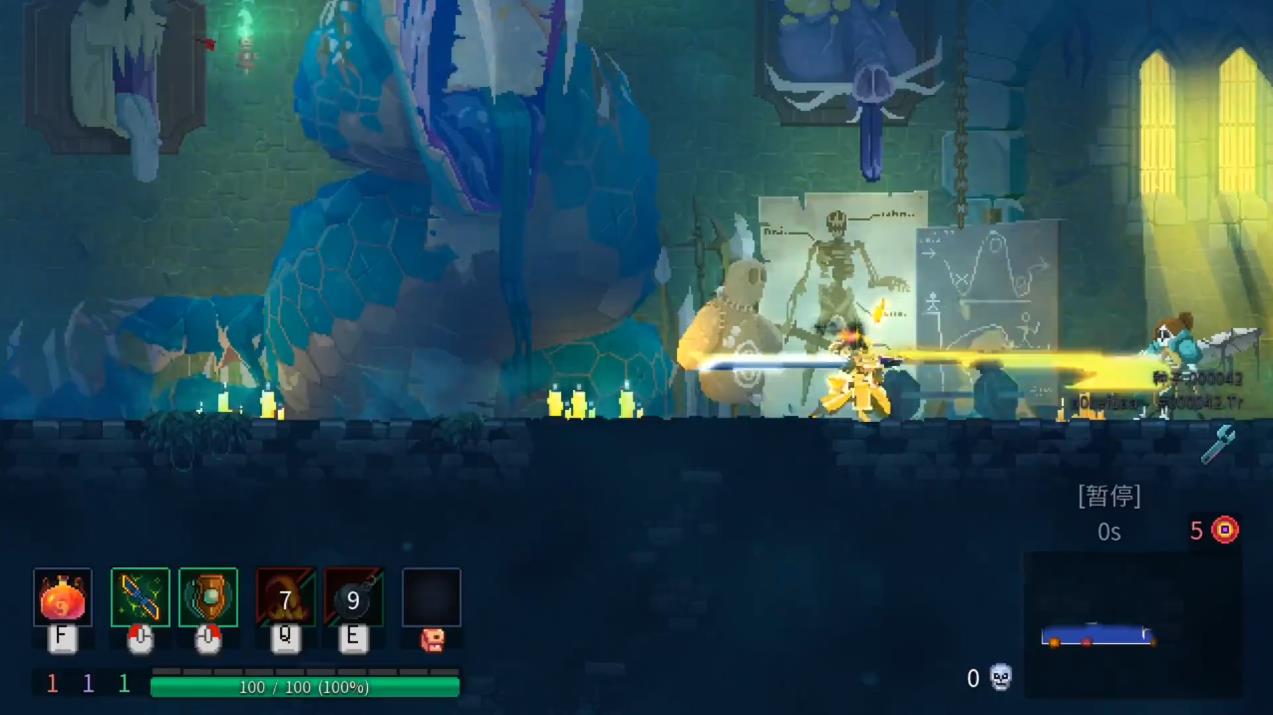Click the wrench settings icon

(1219, 444)
